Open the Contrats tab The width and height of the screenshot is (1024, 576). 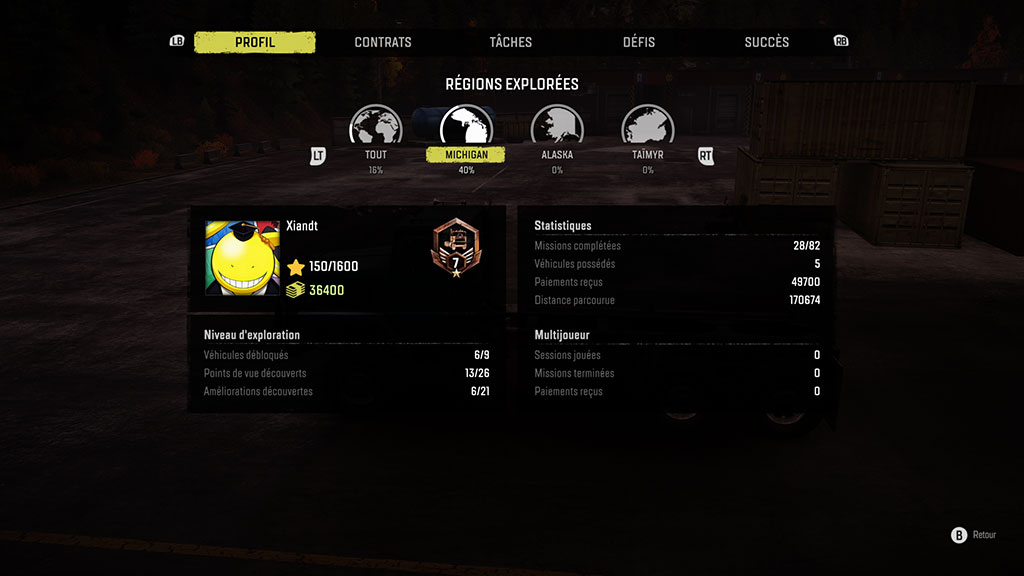(383, 42)
